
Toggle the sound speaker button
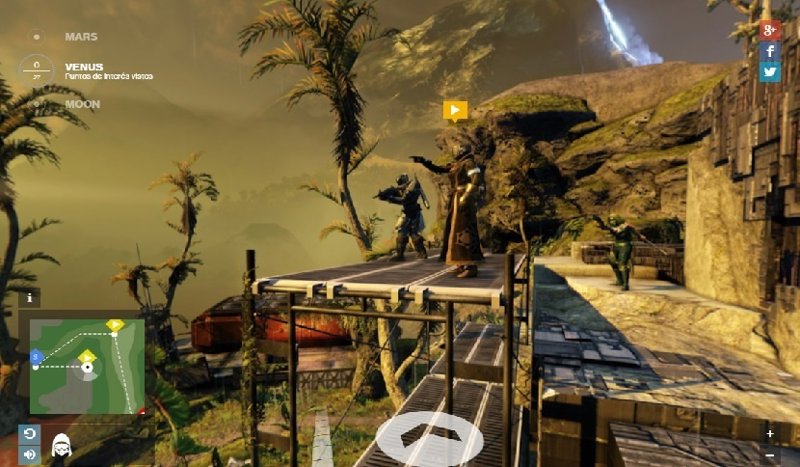(27, 455)
